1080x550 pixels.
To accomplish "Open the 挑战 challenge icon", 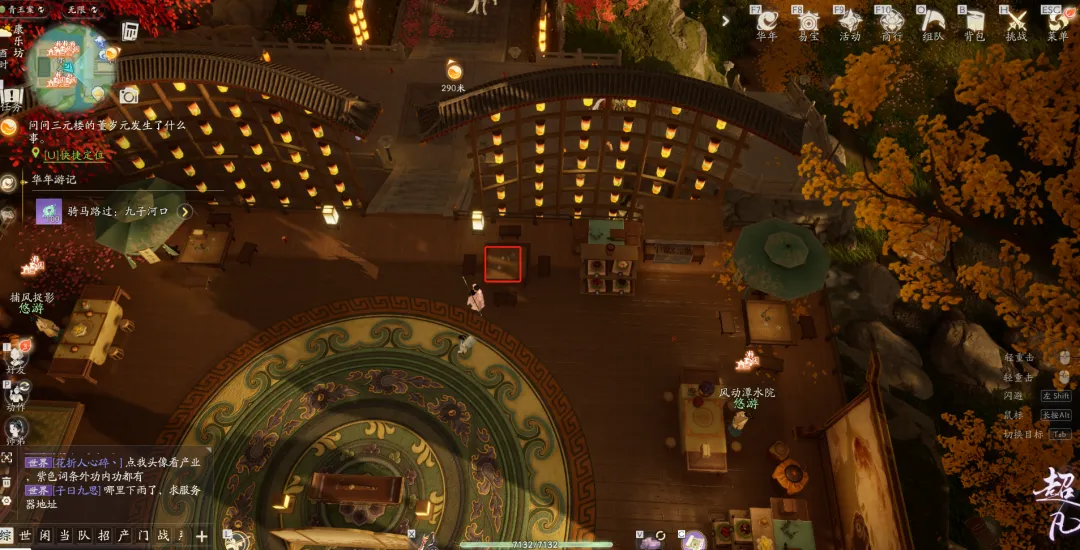I will [x=1016, y=21].
